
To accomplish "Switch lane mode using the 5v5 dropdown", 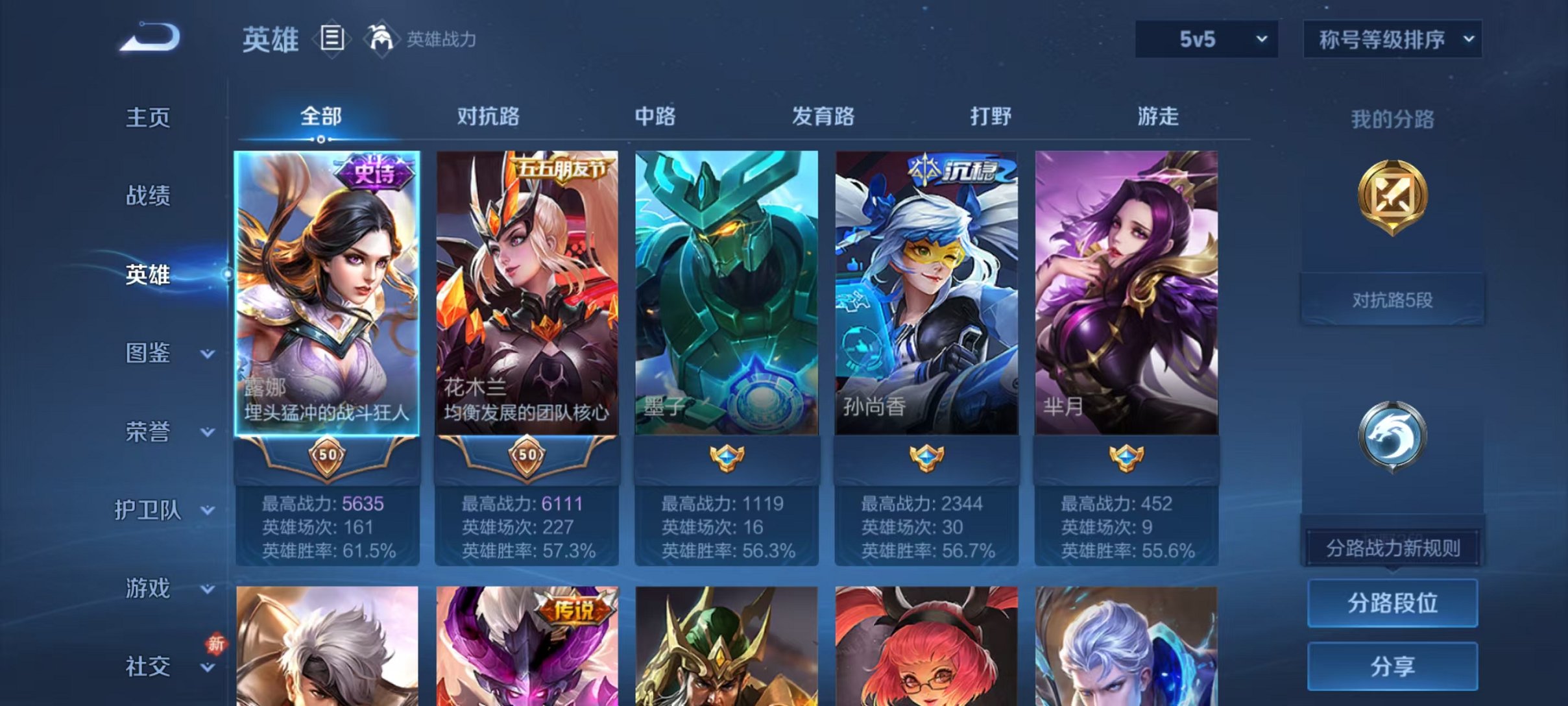I will tap(1205, 39).
